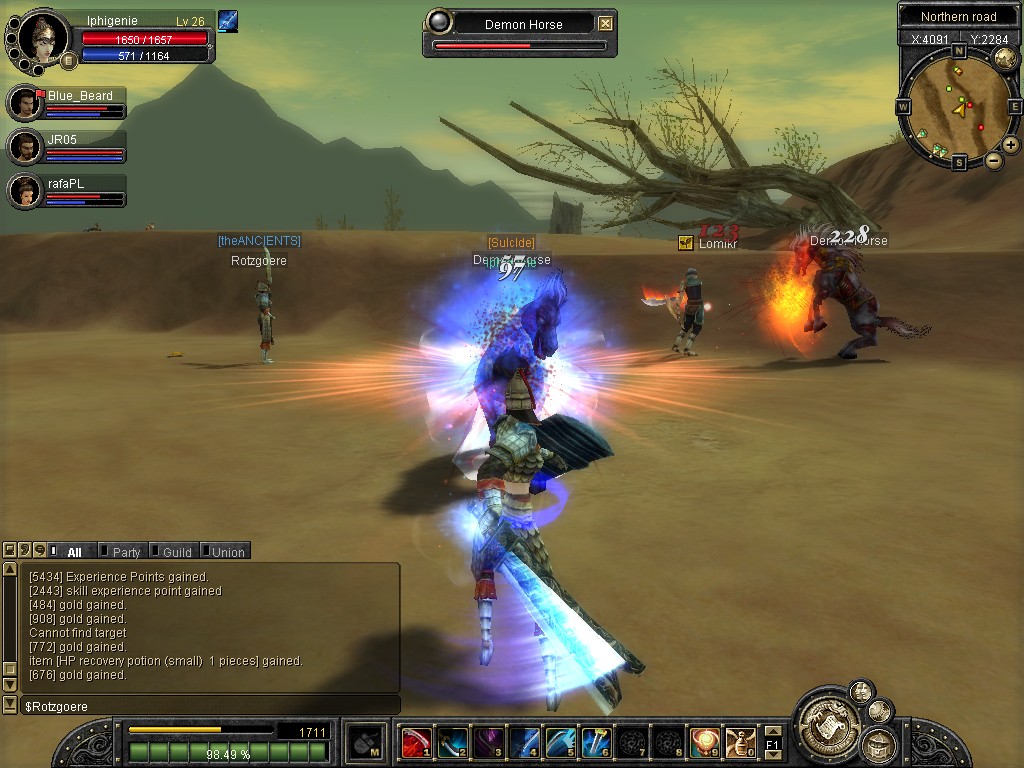Focus the chat input field with $Rotzgoere
The image size is (1024, 768).
210,706
